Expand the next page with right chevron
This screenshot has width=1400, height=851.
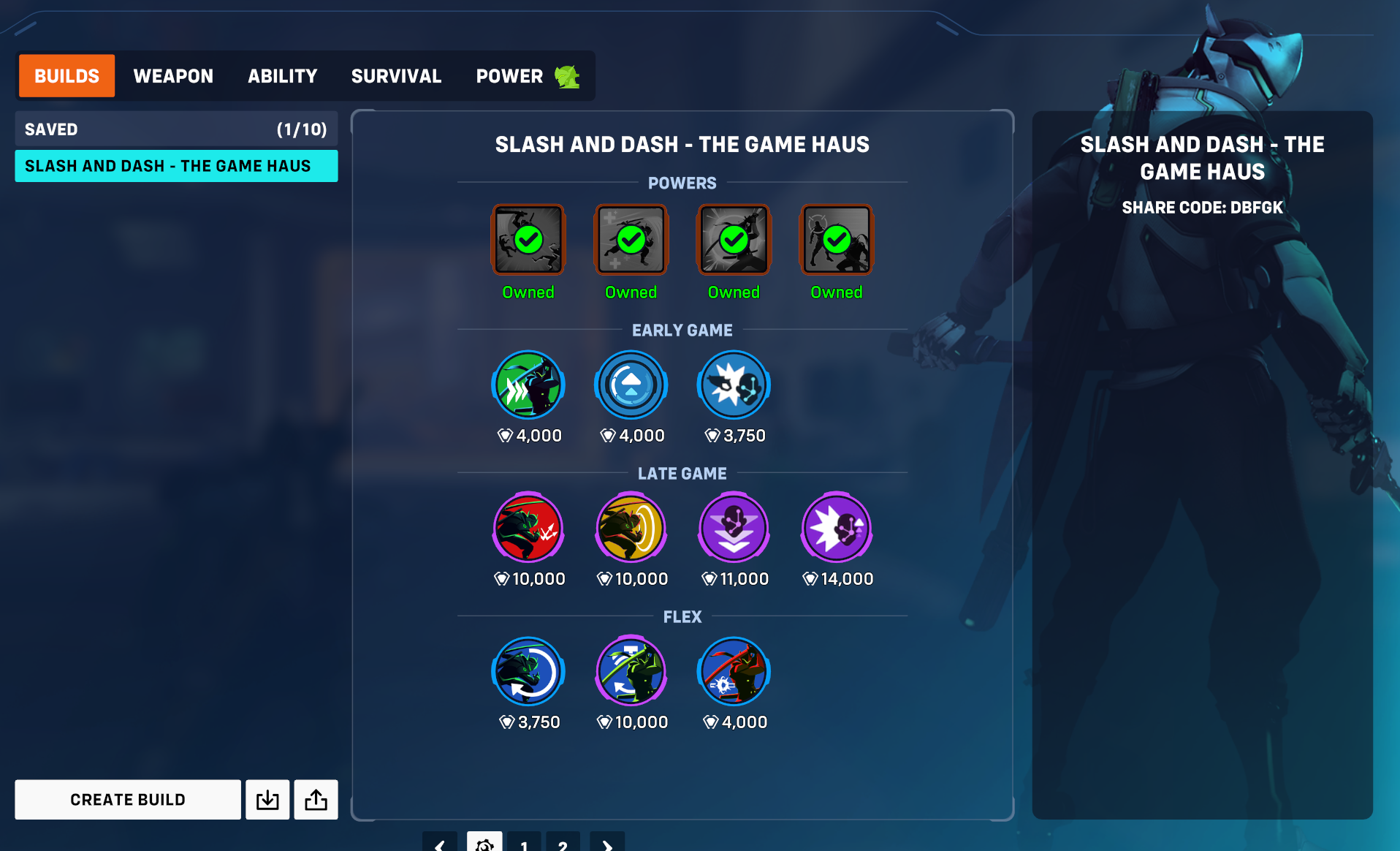point(606,844)
